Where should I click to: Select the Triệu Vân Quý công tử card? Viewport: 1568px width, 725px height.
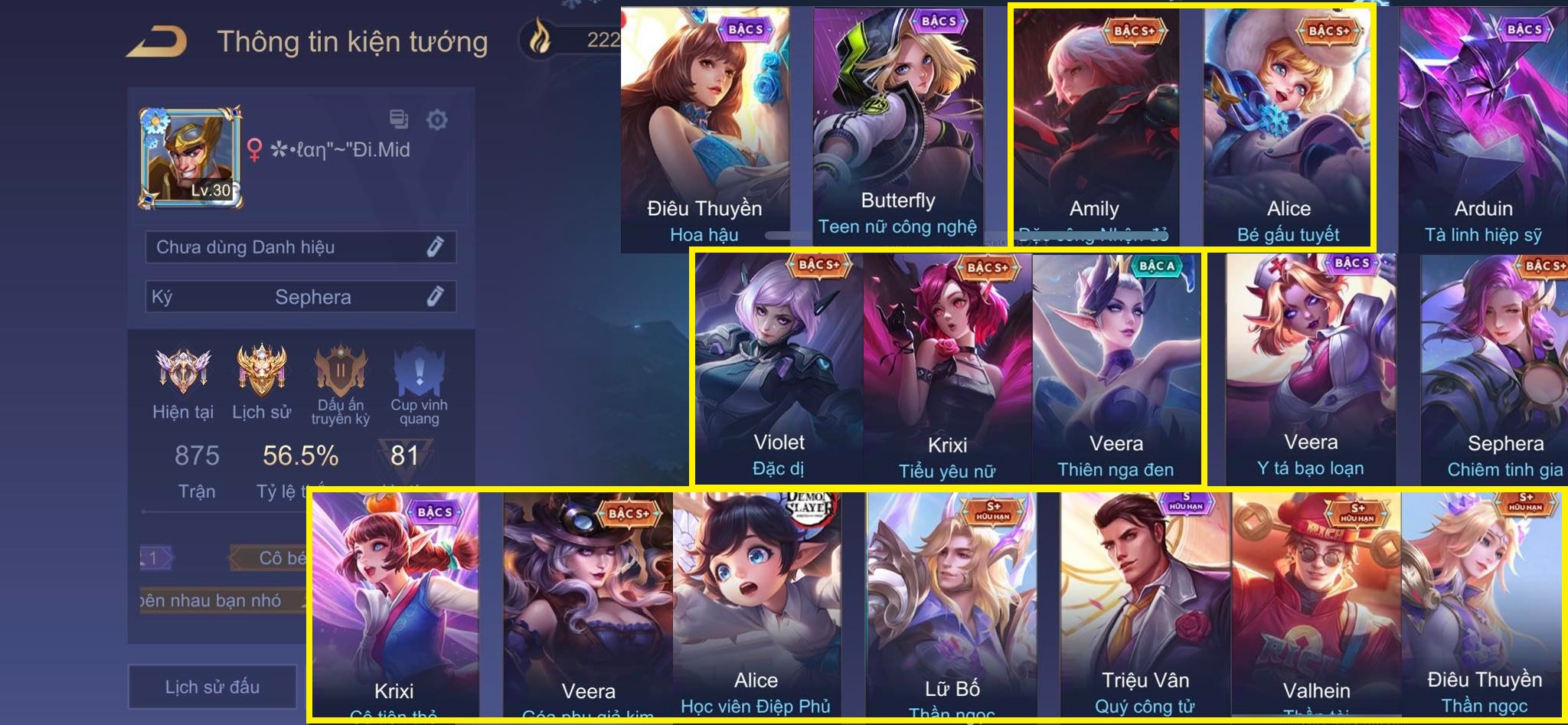[1145, 605]
